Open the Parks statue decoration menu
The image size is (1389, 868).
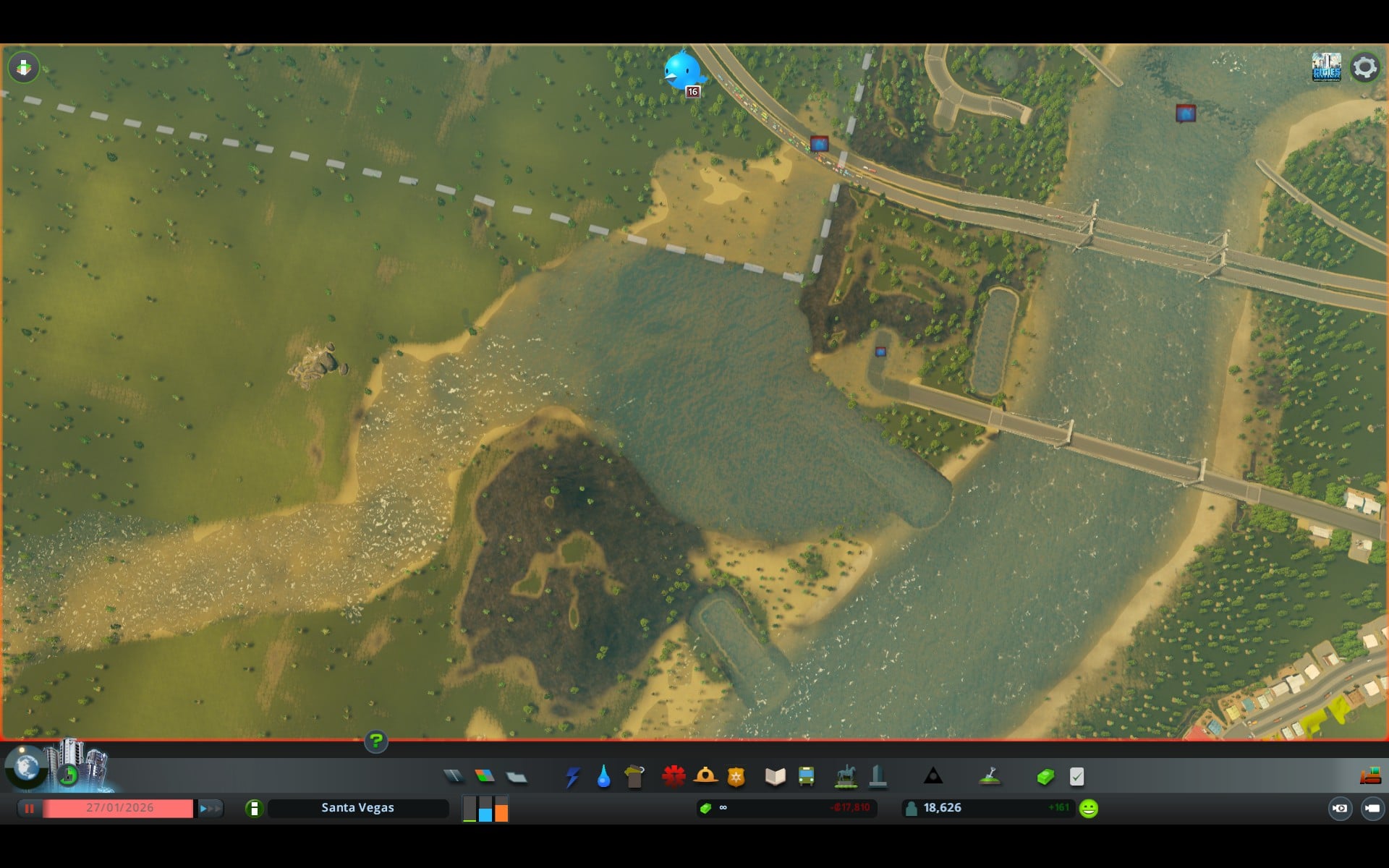click(x=846, y=777)
